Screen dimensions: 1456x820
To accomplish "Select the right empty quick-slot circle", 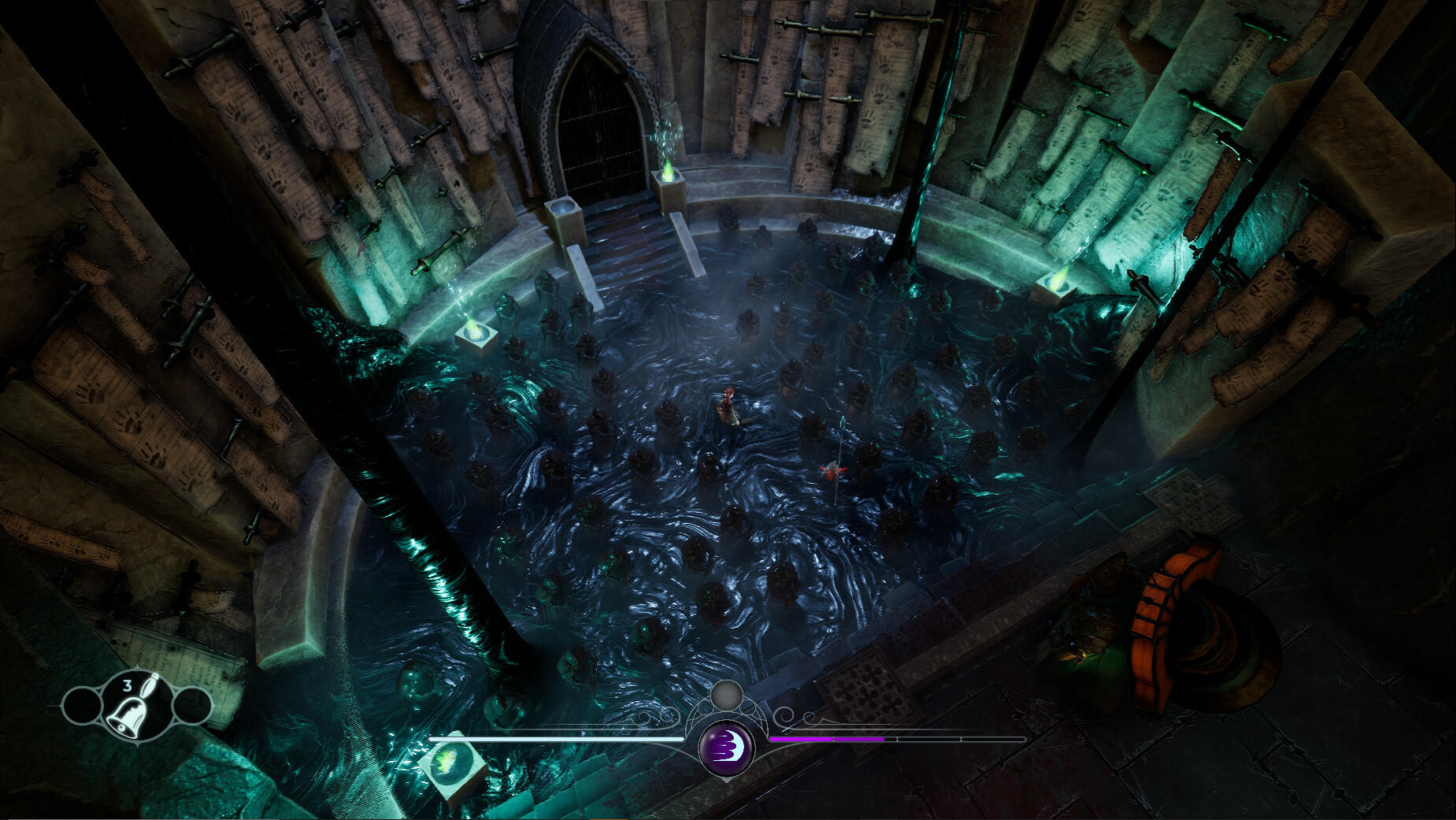I will pos(193,706).
